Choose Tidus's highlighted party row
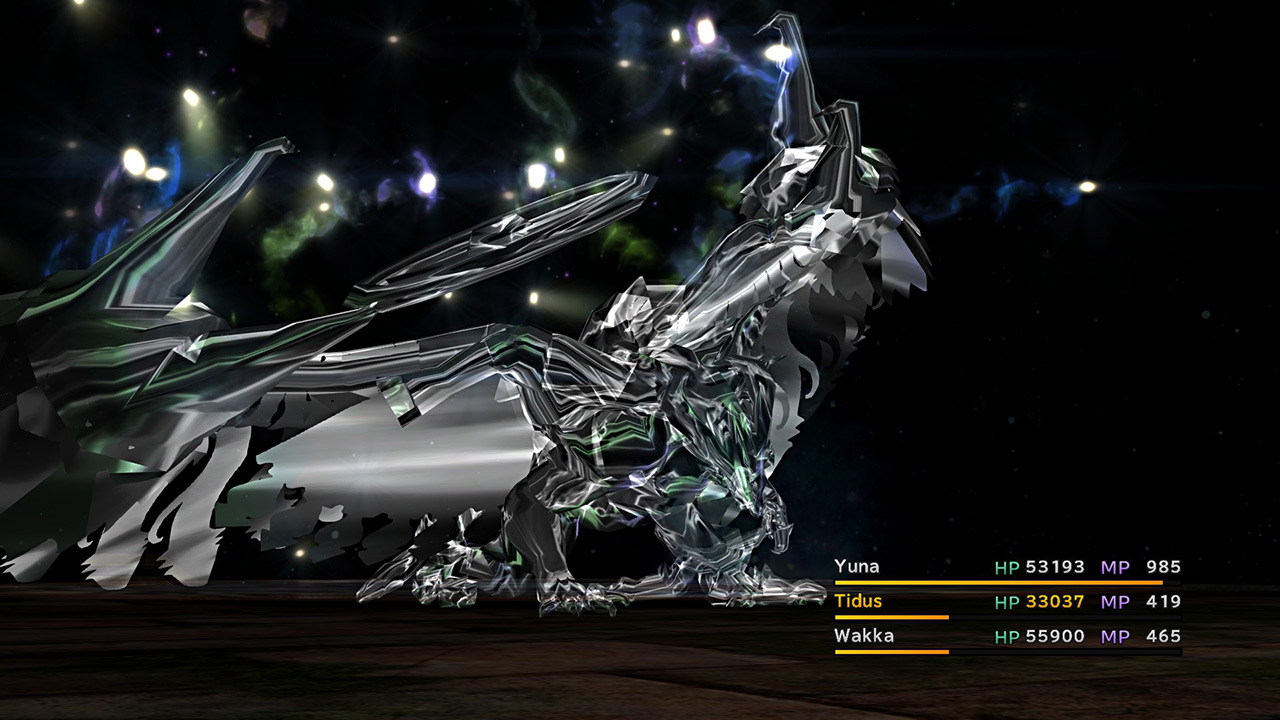This screenshot has width=1280, height=720. click(859, 601)
